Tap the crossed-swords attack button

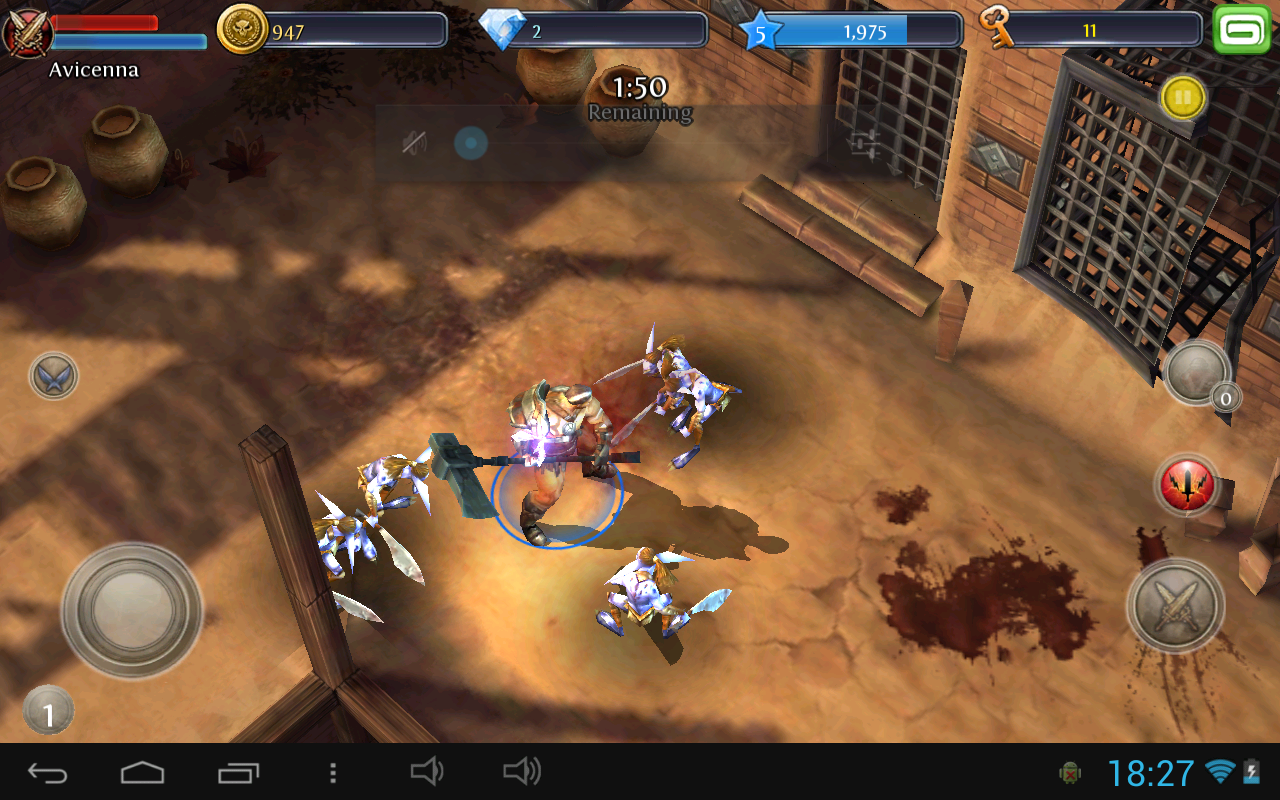point(1176,605)
